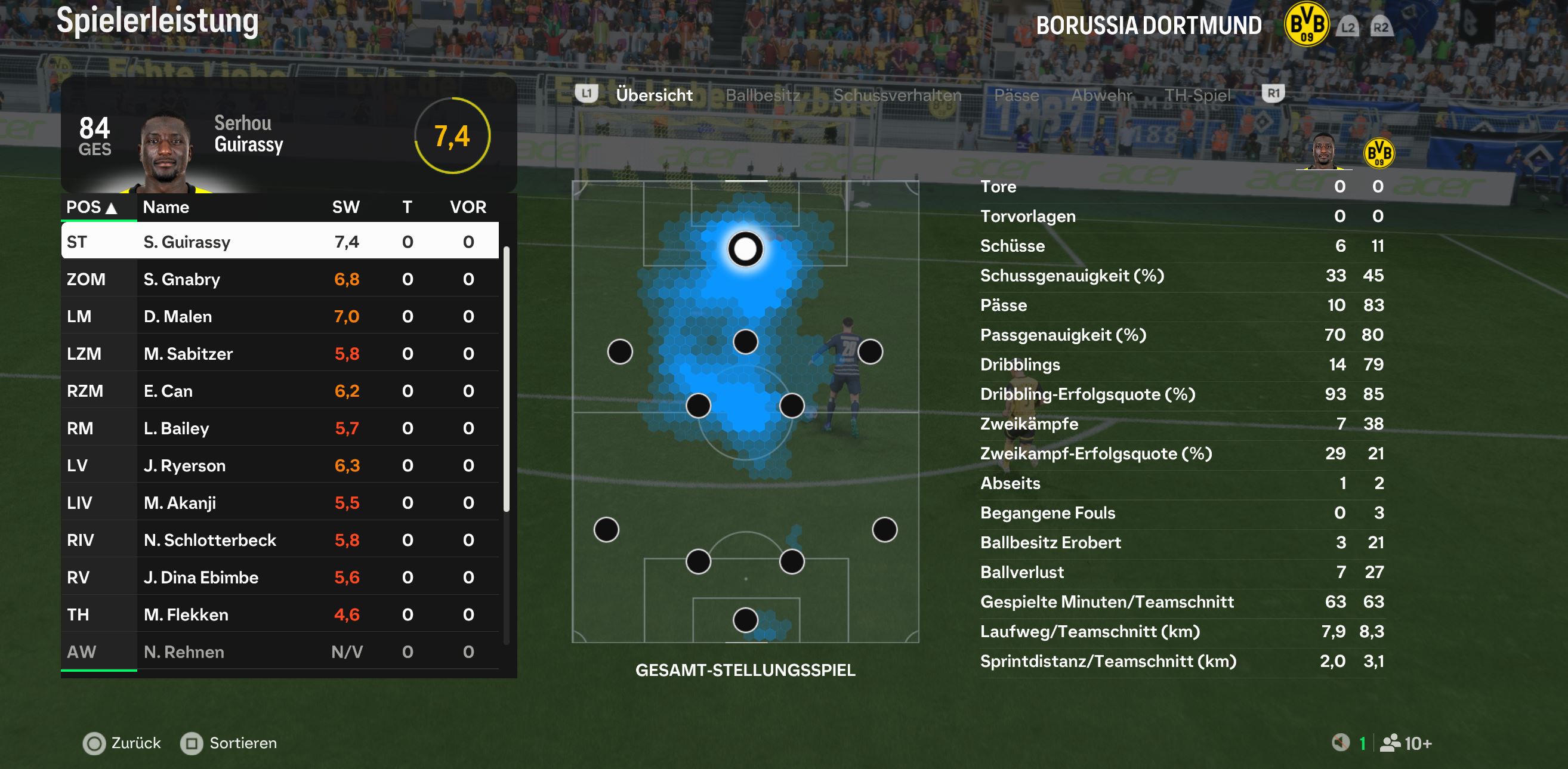Select M. Akanji's row
This screenshot has height=769, width=1568.
280,503
